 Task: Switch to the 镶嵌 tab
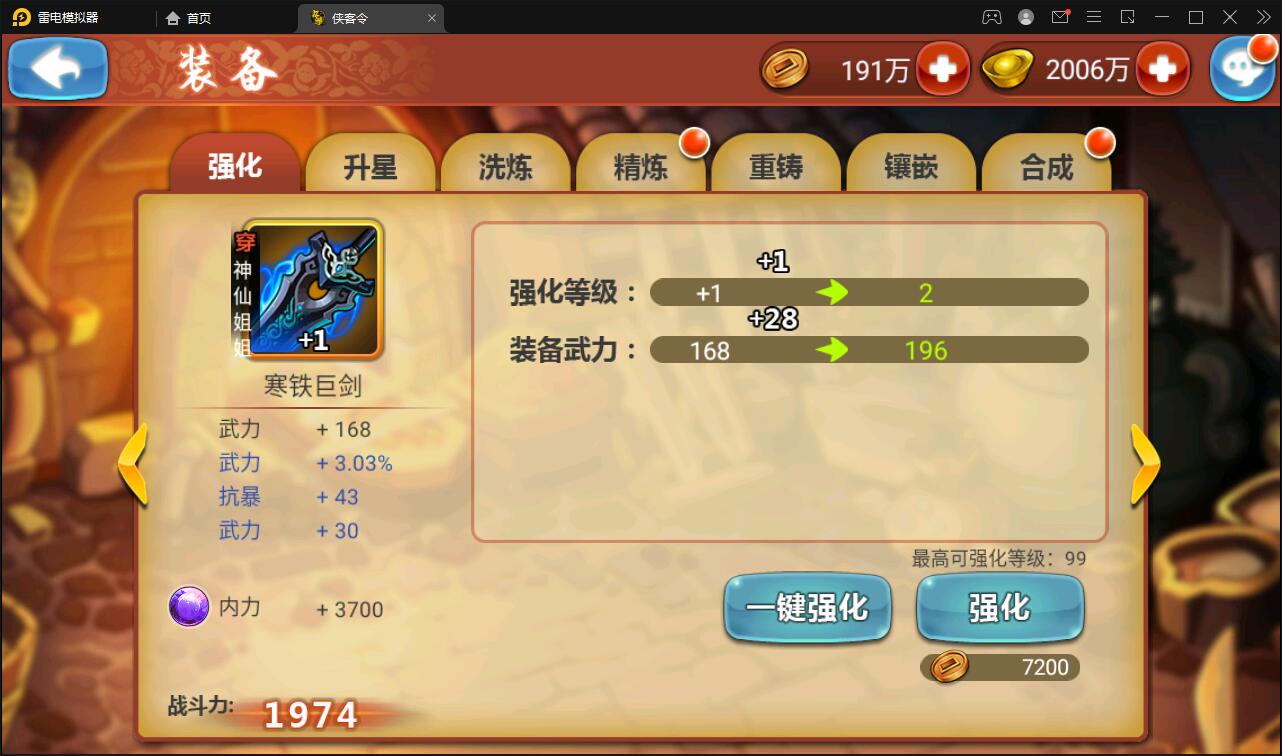[910, 167]
